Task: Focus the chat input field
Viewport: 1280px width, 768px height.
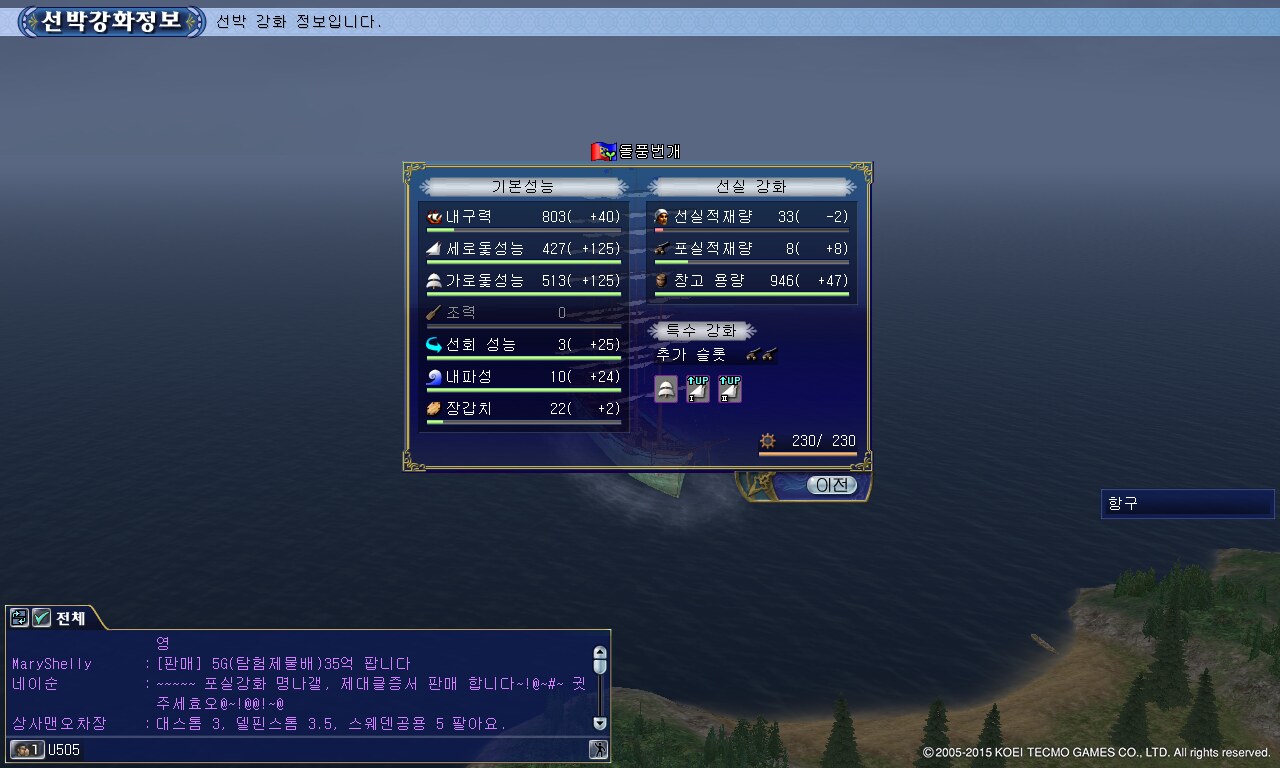Action: click(x=330, y=749)
